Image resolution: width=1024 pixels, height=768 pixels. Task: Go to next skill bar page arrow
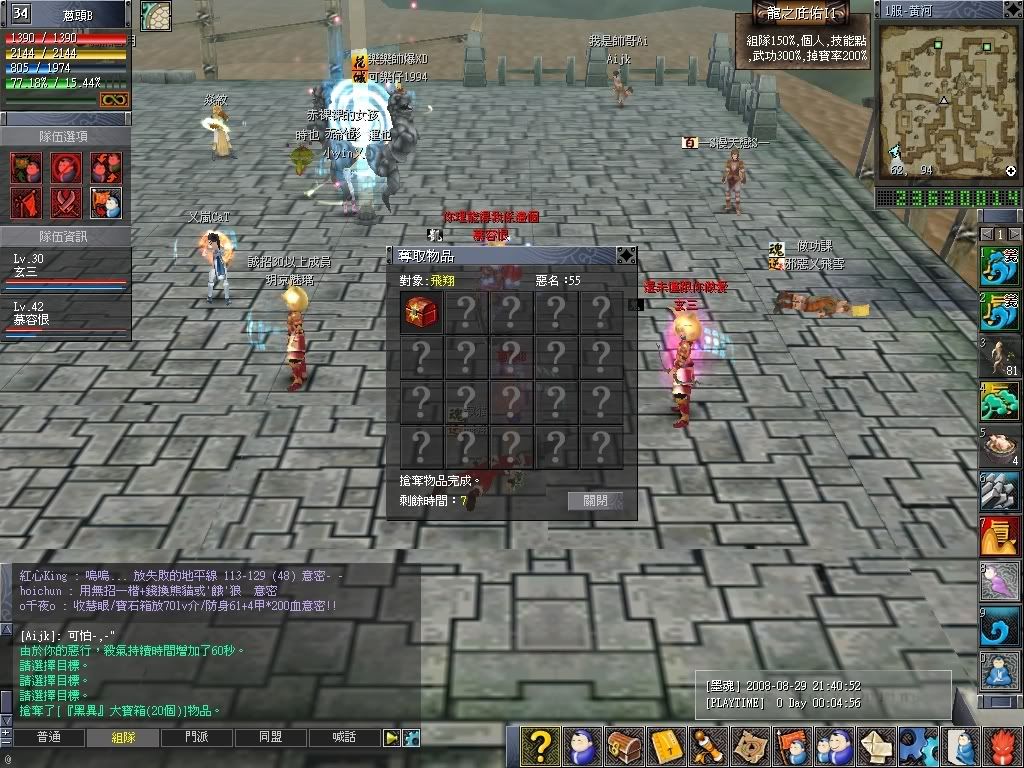point(1014,233)
